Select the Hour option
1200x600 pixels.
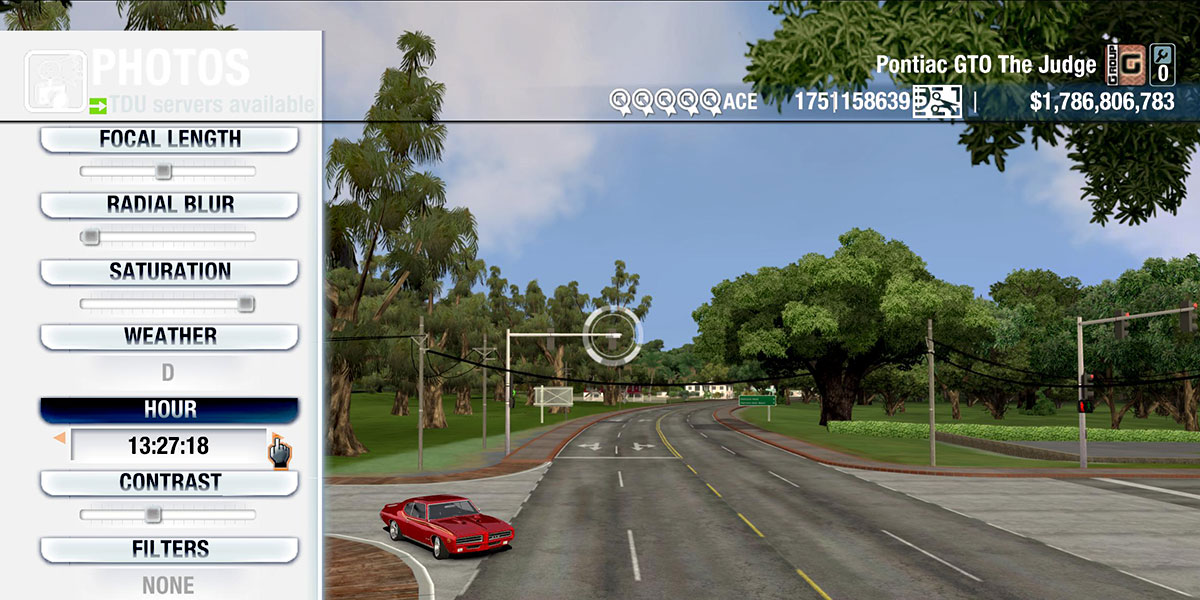pyautogui.click(x=169, y=410)
